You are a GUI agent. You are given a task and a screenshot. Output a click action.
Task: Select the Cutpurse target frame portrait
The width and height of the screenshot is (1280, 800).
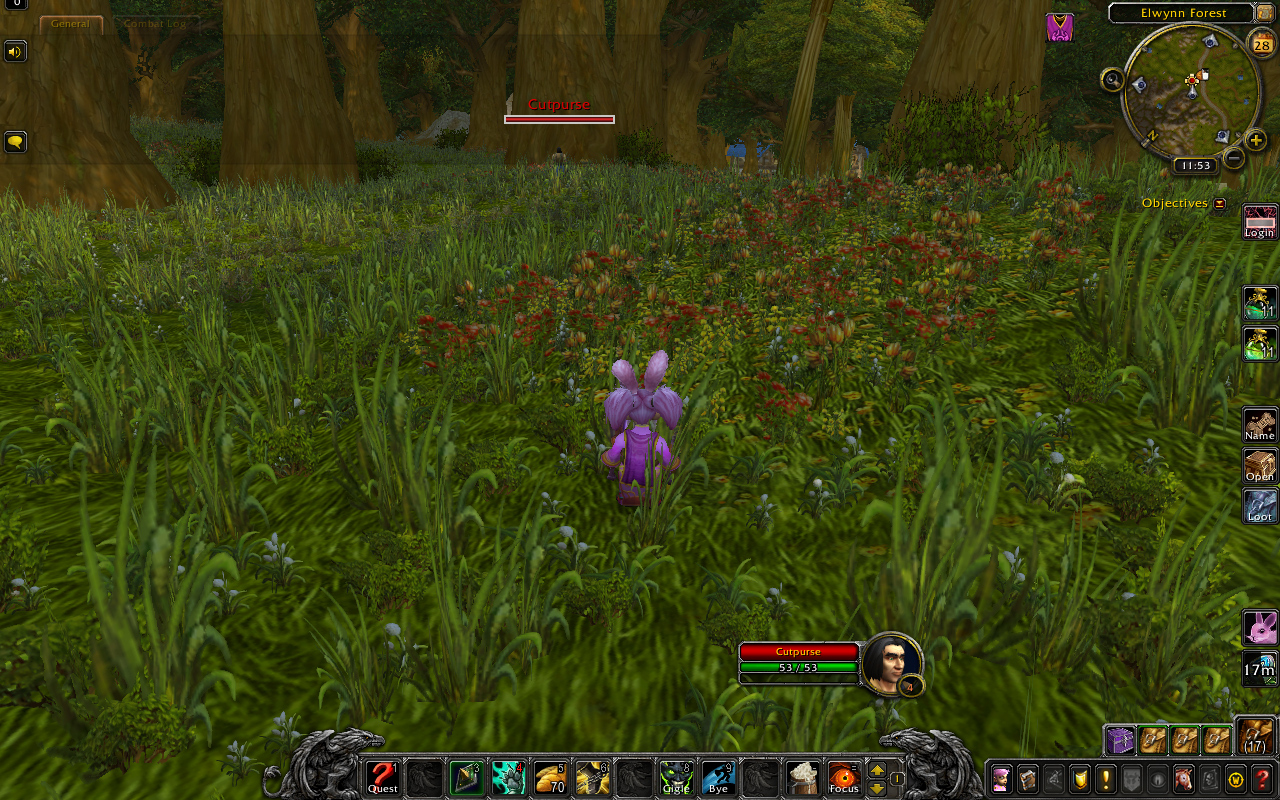pos(889,661)
